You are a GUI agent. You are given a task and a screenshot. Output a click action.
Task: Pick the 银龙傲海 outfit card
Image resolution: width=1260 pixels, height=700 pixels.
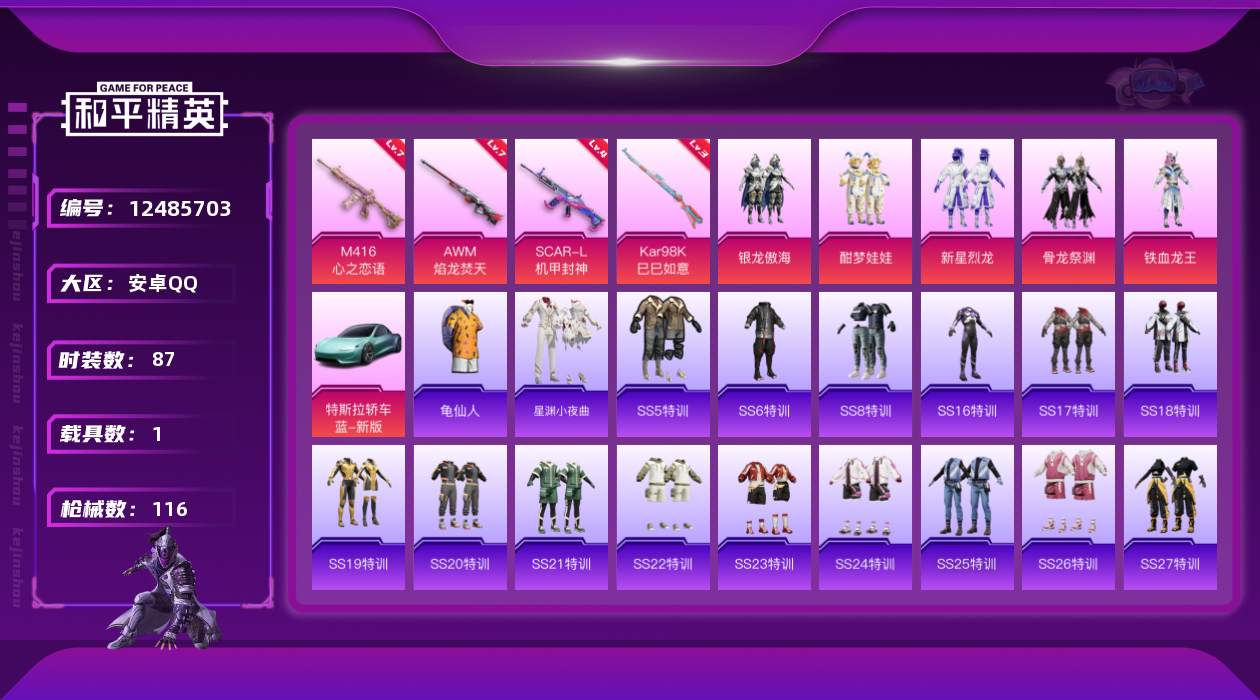tap(764, 211)
